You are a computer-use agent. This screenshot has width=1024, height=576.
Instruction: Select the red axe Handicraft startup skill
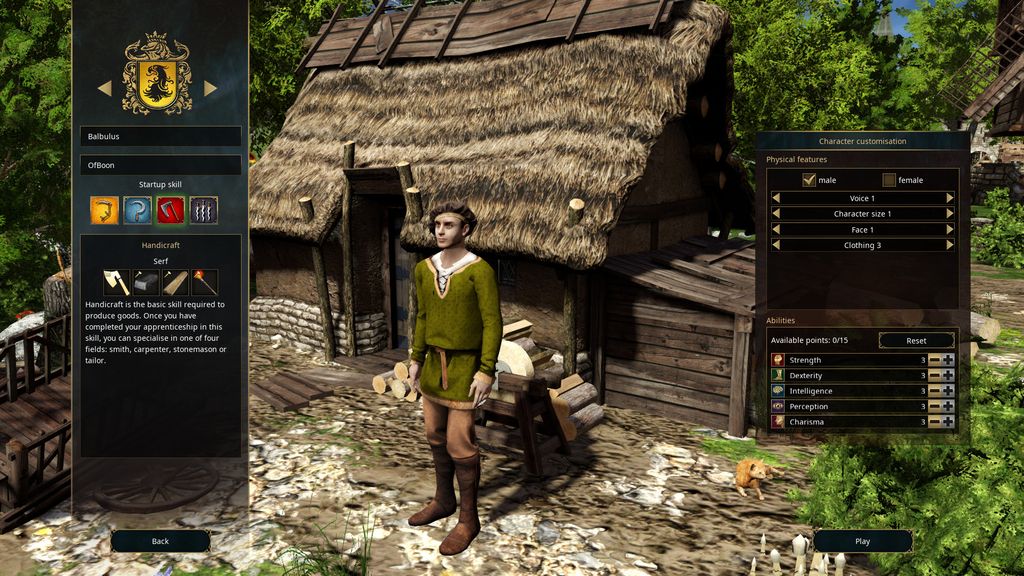click(170, 210)
